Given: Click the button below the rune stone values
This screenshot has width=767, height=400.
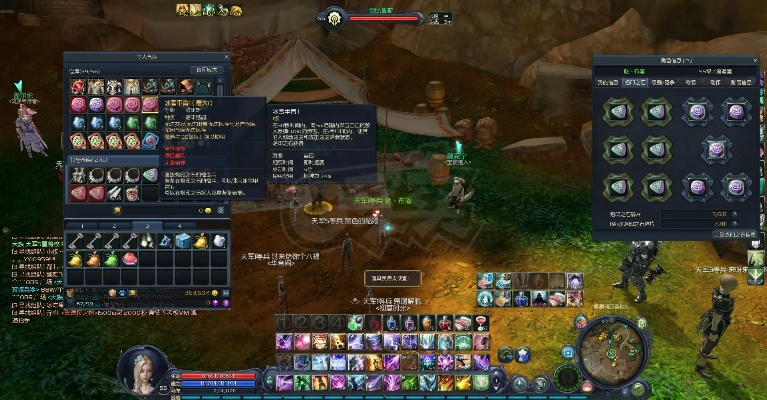Looking at the screenshot, I should click(x=732, y=234).
